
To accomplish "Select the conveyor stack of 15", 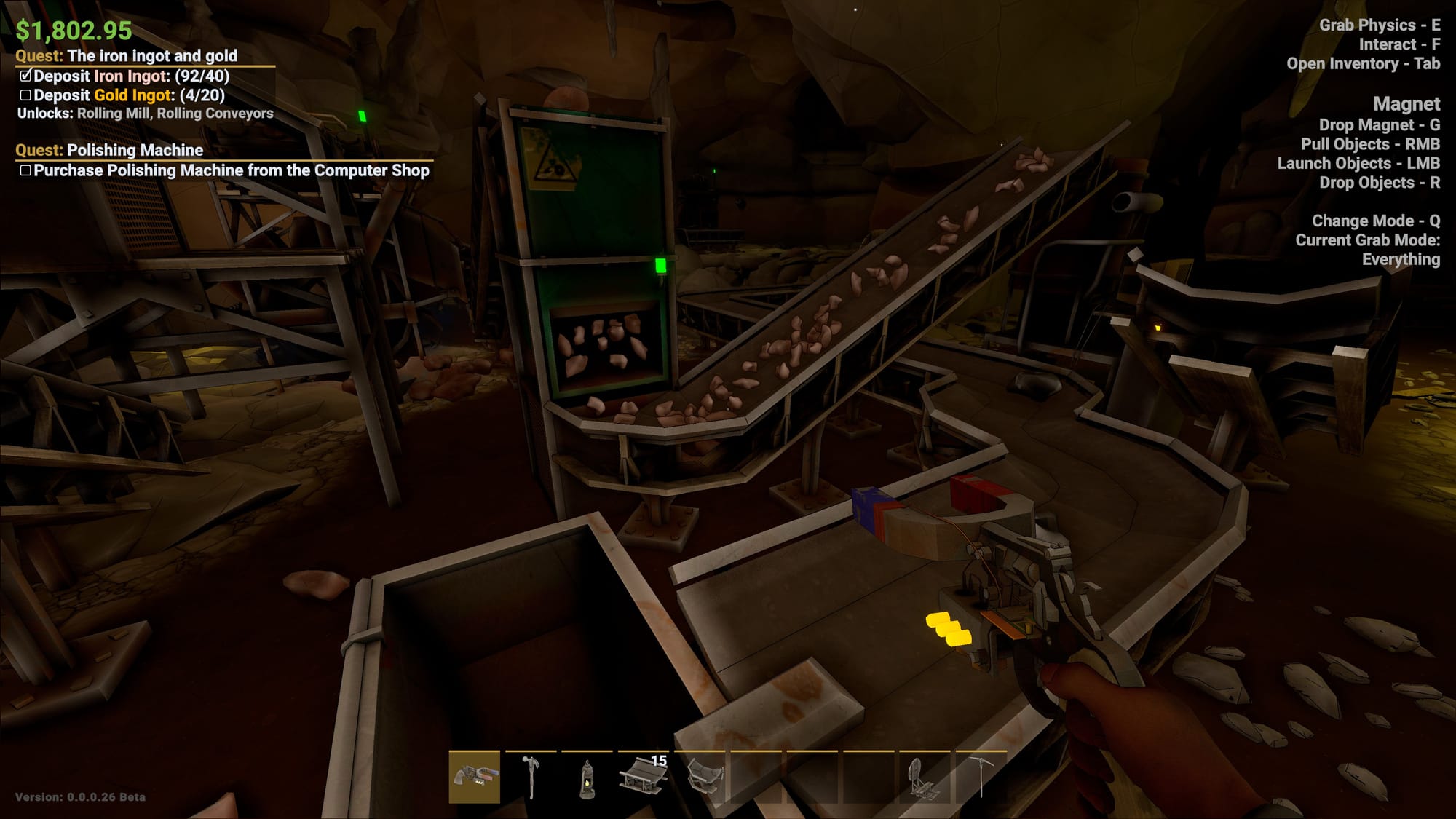I will pyautogui.click(x=643, y=777).
